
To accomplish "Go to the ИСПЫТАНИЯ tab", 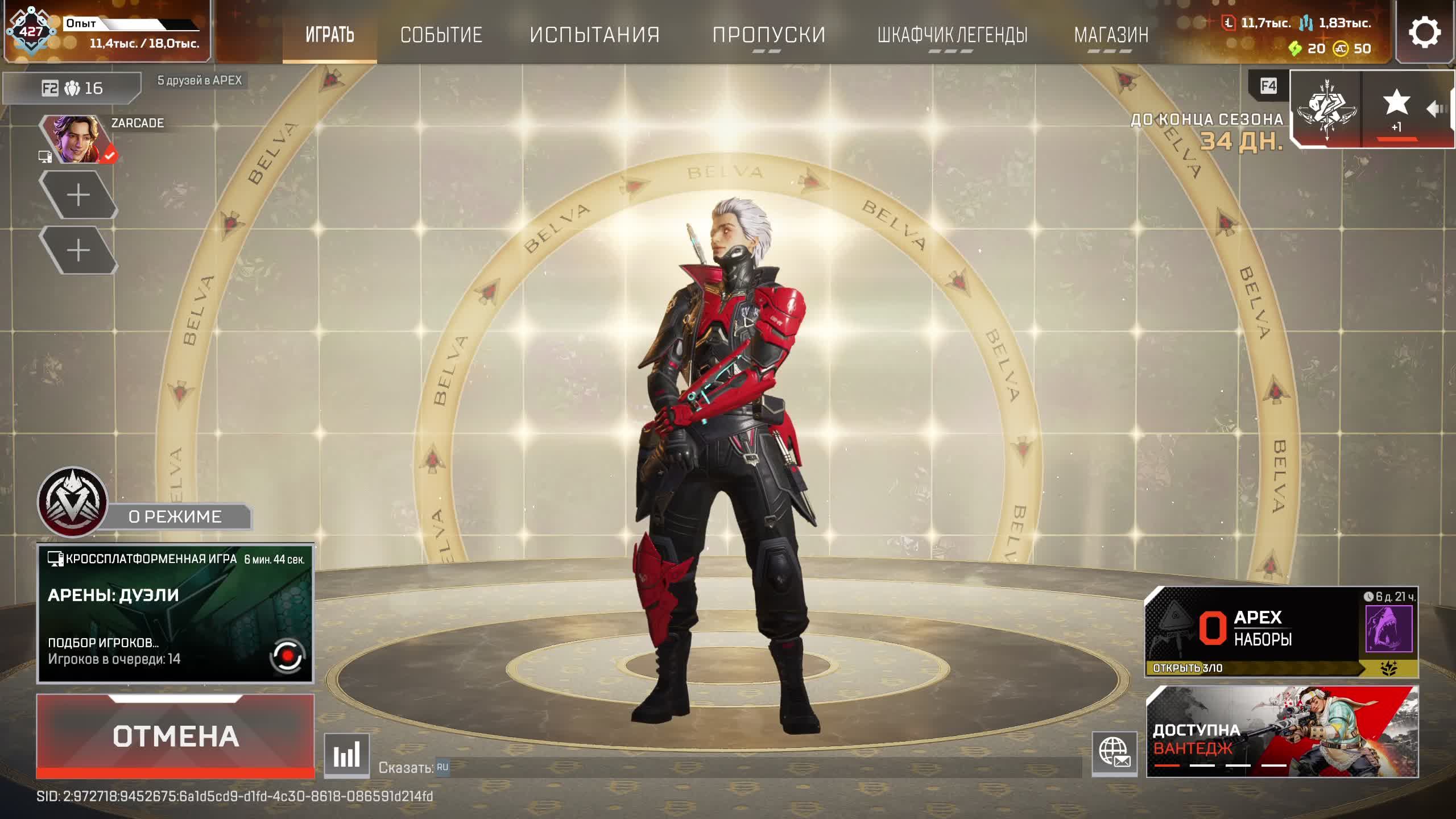I will pyautogui.click(x=594, y=34).
